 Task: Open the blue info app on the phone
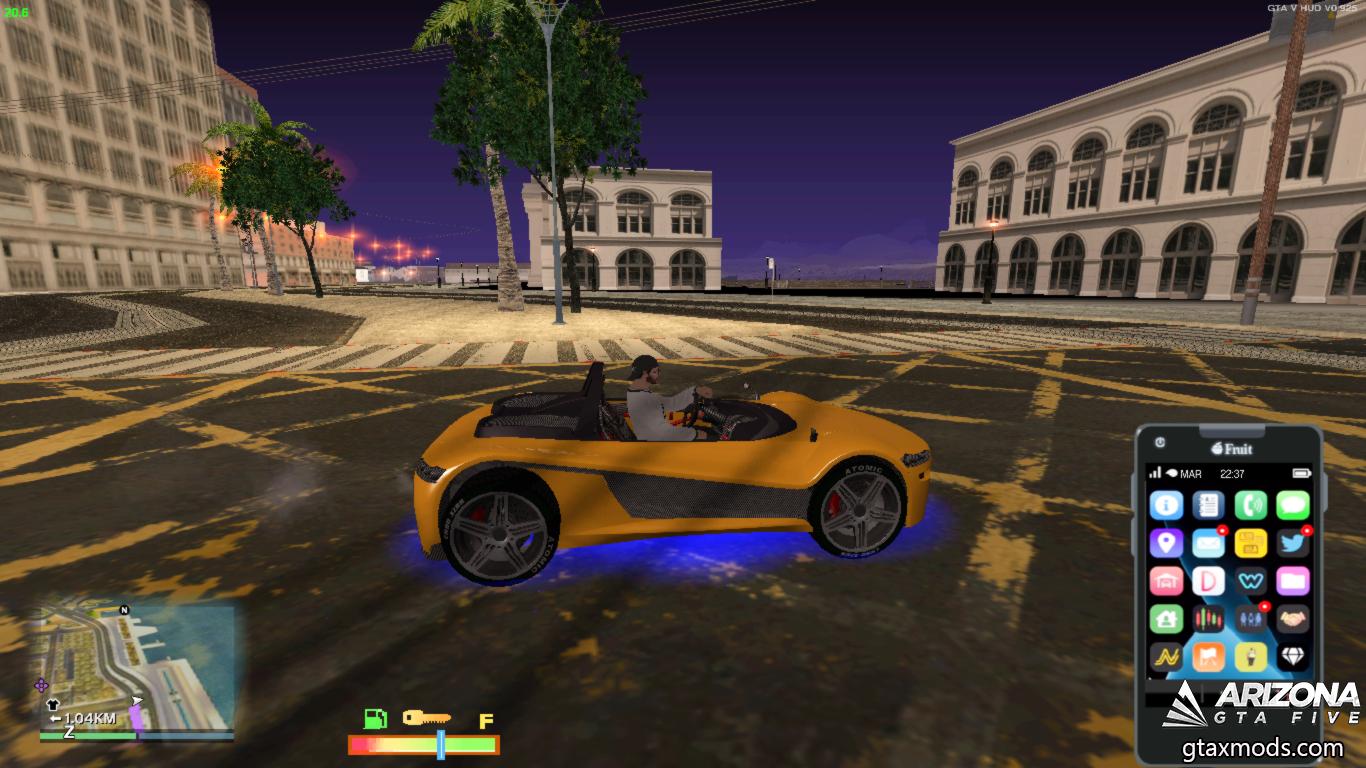click(x=1166, y=505)
